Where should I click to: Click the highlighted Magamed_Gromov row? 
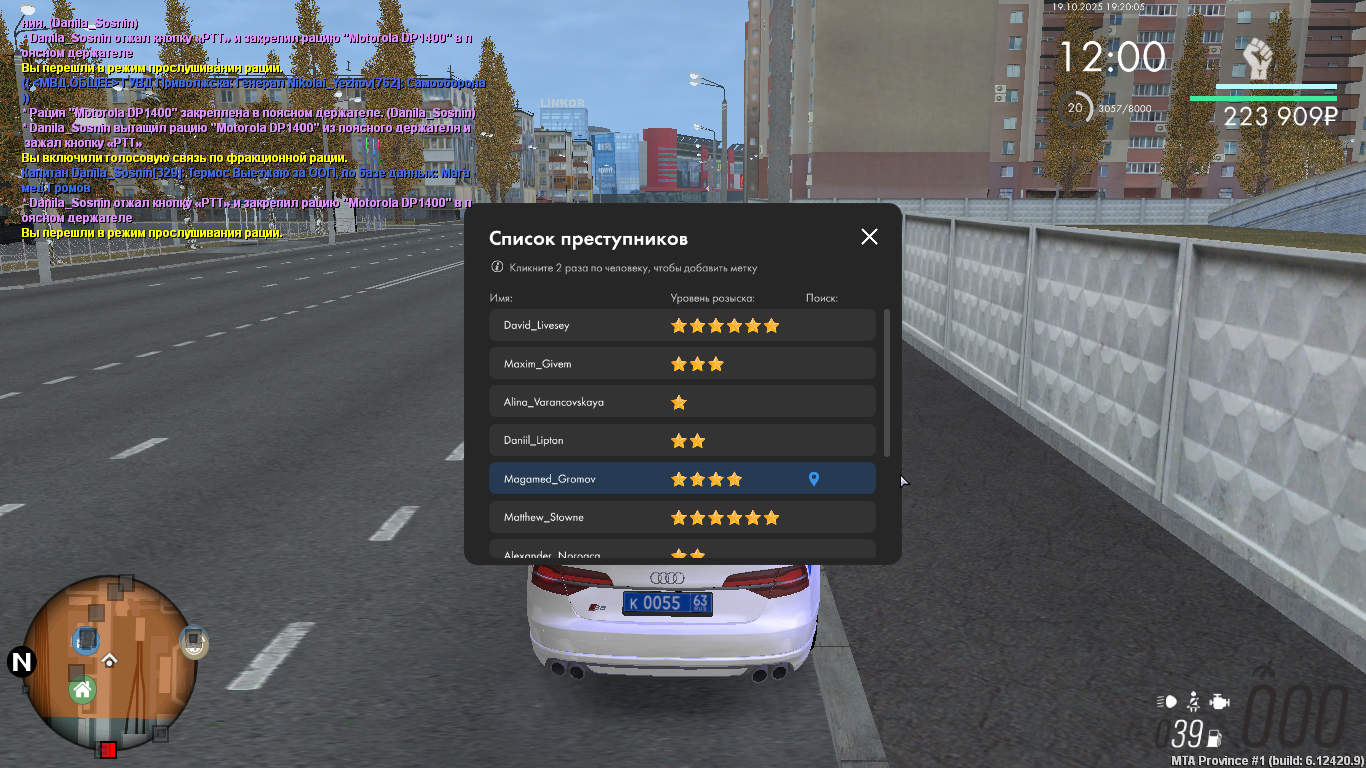[x=549, y=479]
